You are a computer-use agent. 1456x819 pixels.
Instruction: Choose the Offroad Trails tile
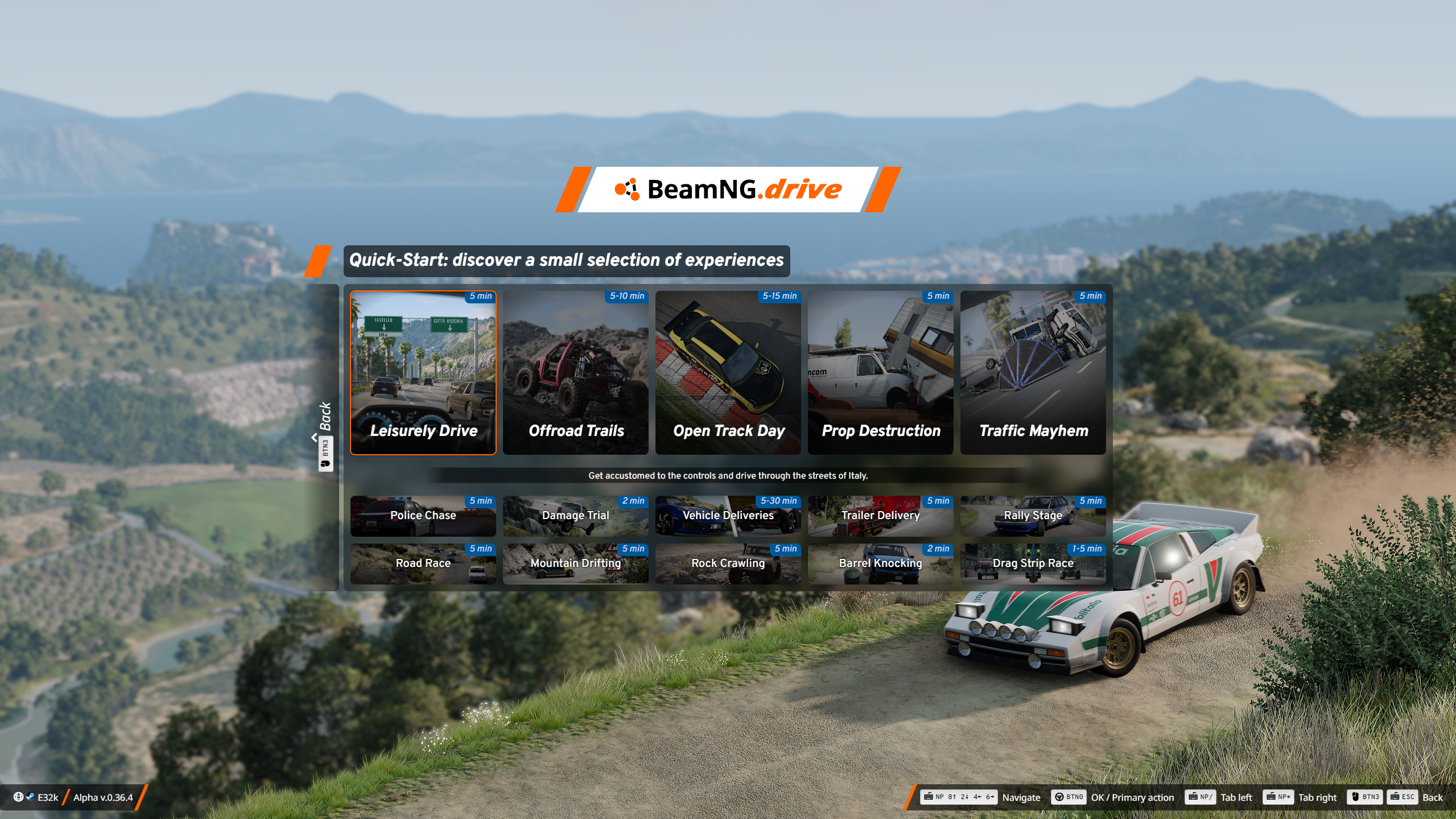(x=575, y=373)
